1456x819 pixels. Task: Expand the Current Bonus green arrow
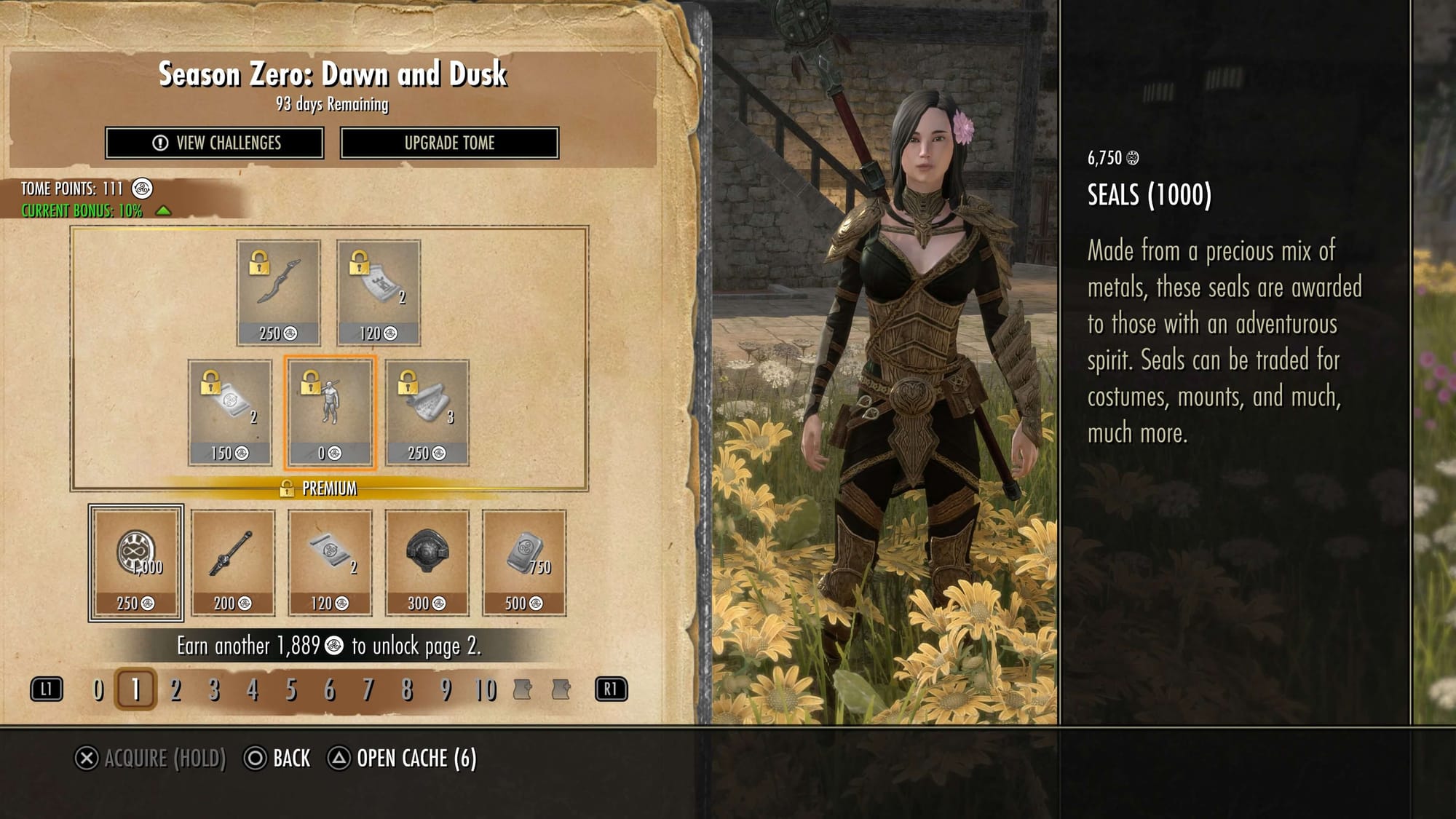click(x=164, y=210)
